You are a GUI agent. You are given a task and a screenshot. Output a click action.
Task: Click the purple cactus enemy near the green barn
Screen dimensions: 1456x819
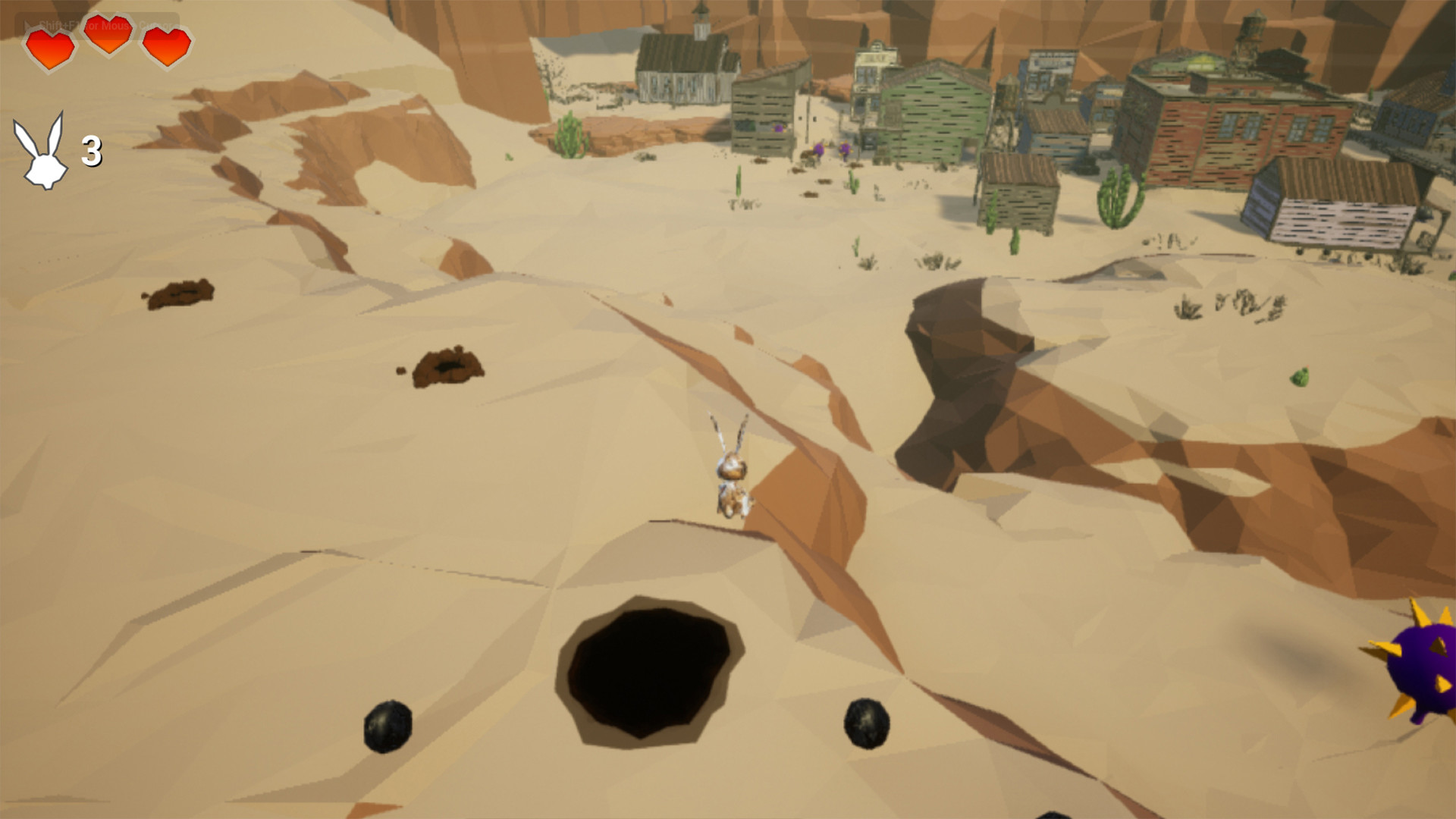pos(843,148)
